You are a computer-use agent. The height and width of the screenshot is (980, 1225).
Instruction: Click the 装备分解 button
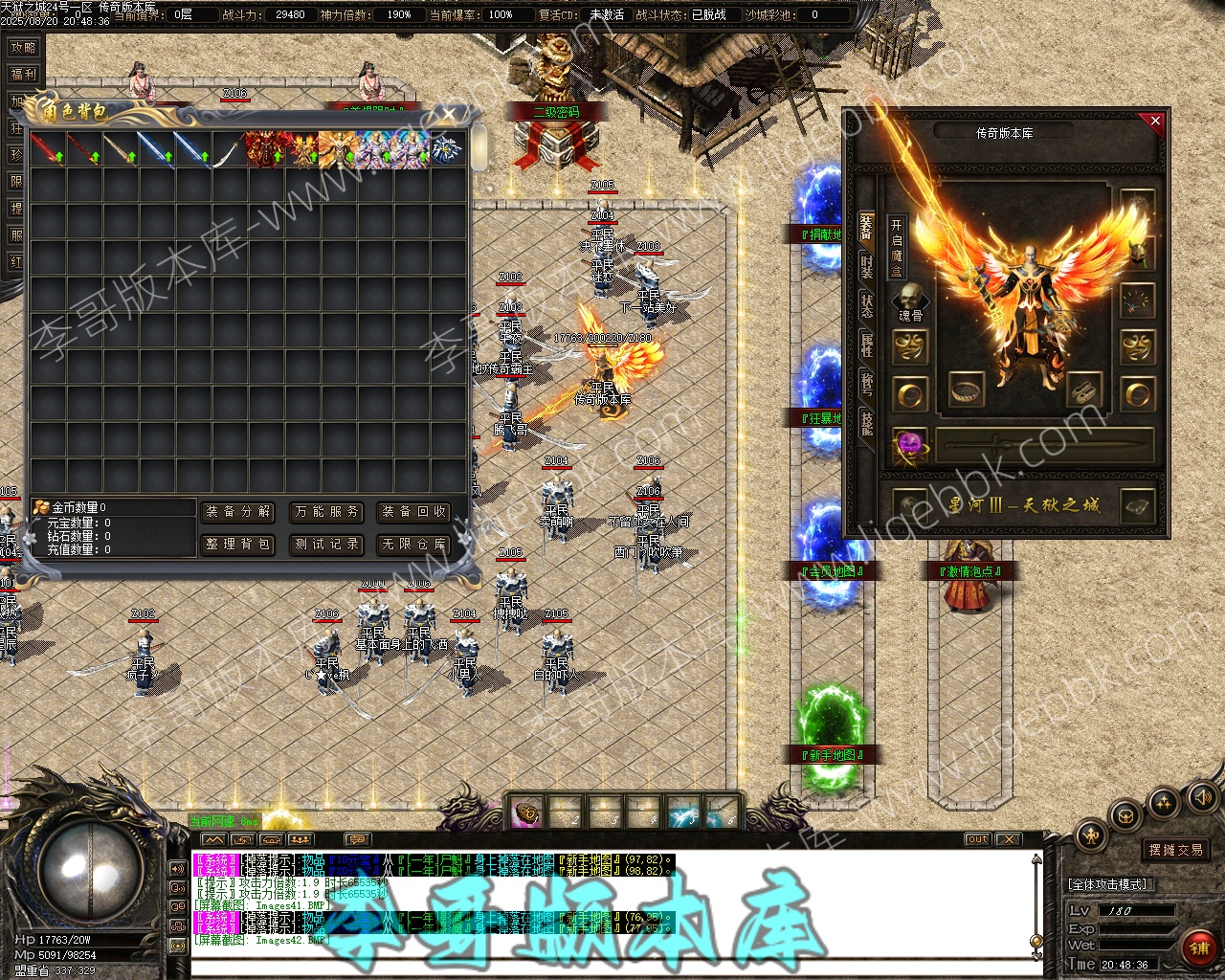point(238,512)
